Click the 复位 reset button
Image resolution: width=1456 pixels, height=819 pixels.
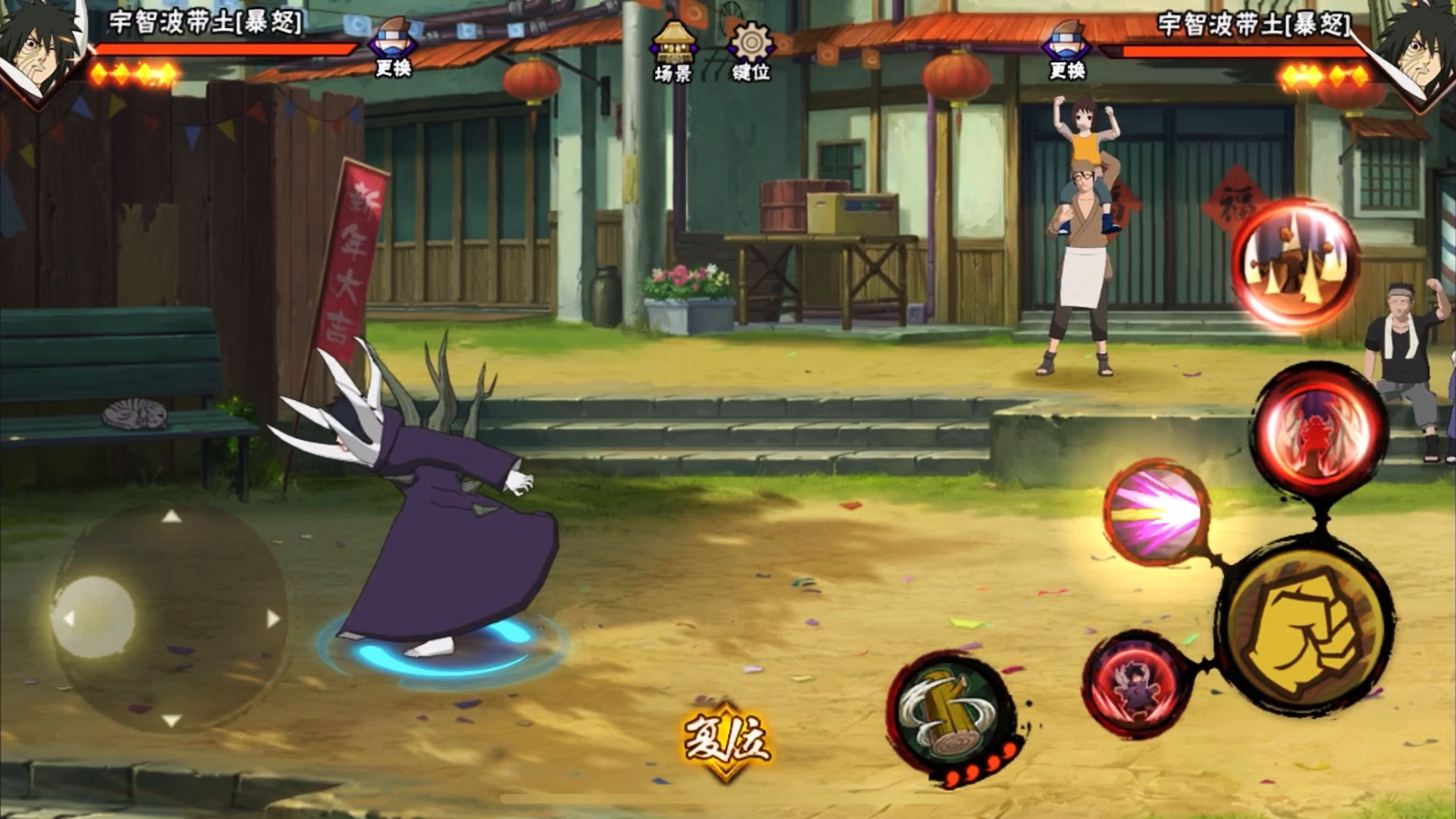pos(727,740)
